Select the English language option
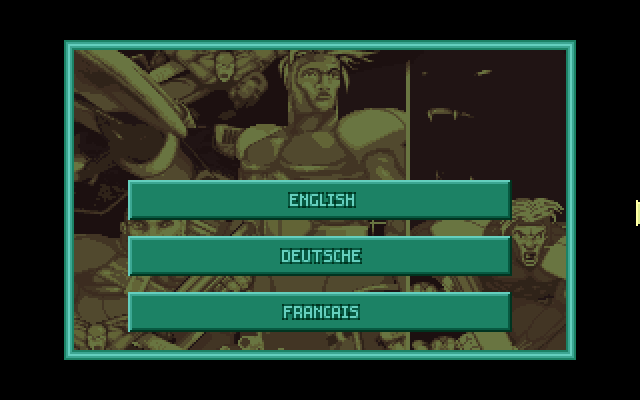 coord(320,200)
